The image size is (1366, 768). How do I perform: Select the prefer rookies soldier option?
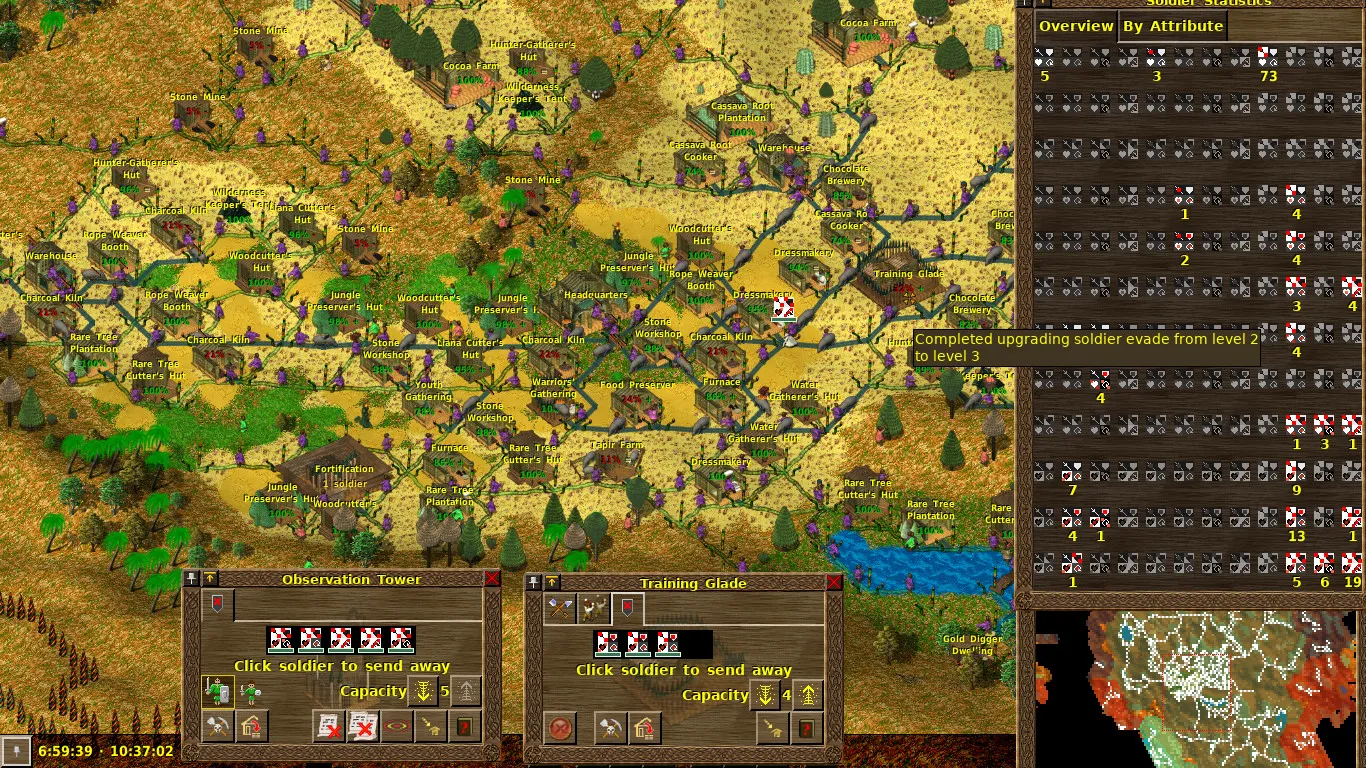pyautogui.click(x=250, y=691)
